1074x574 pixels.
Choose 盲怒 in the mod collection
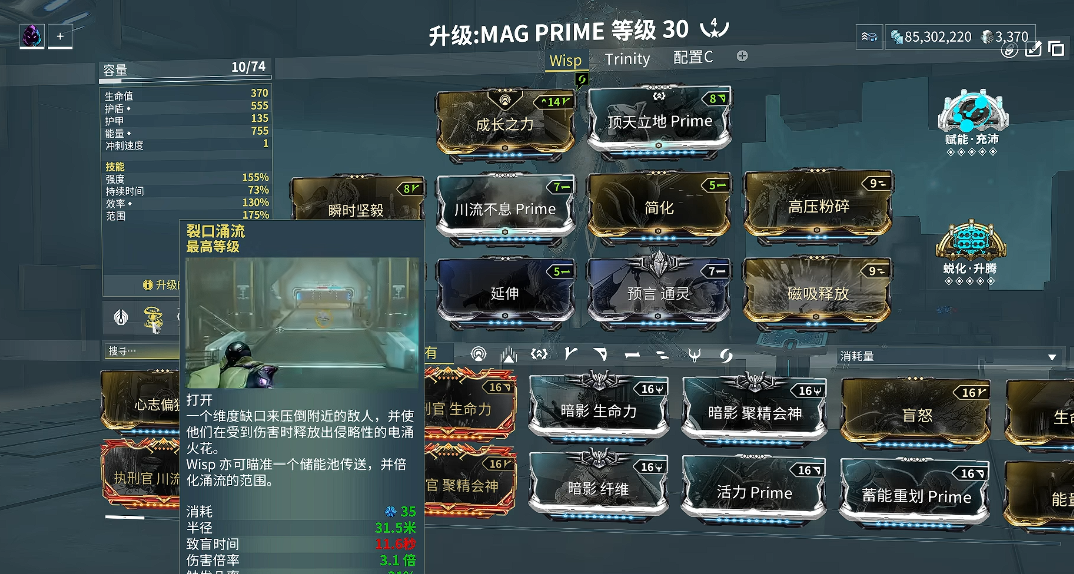(x=917, y=412)
